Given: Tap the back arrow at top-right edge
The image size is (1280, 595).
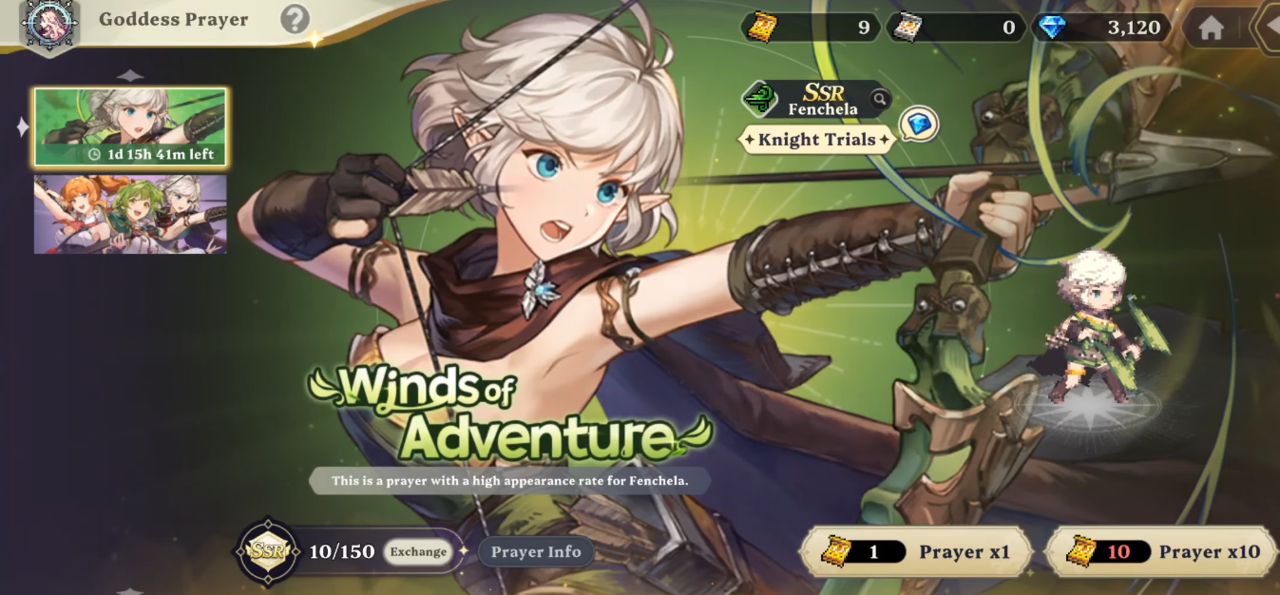Looking at the screenshot, I should click(x=1268, y=28).
